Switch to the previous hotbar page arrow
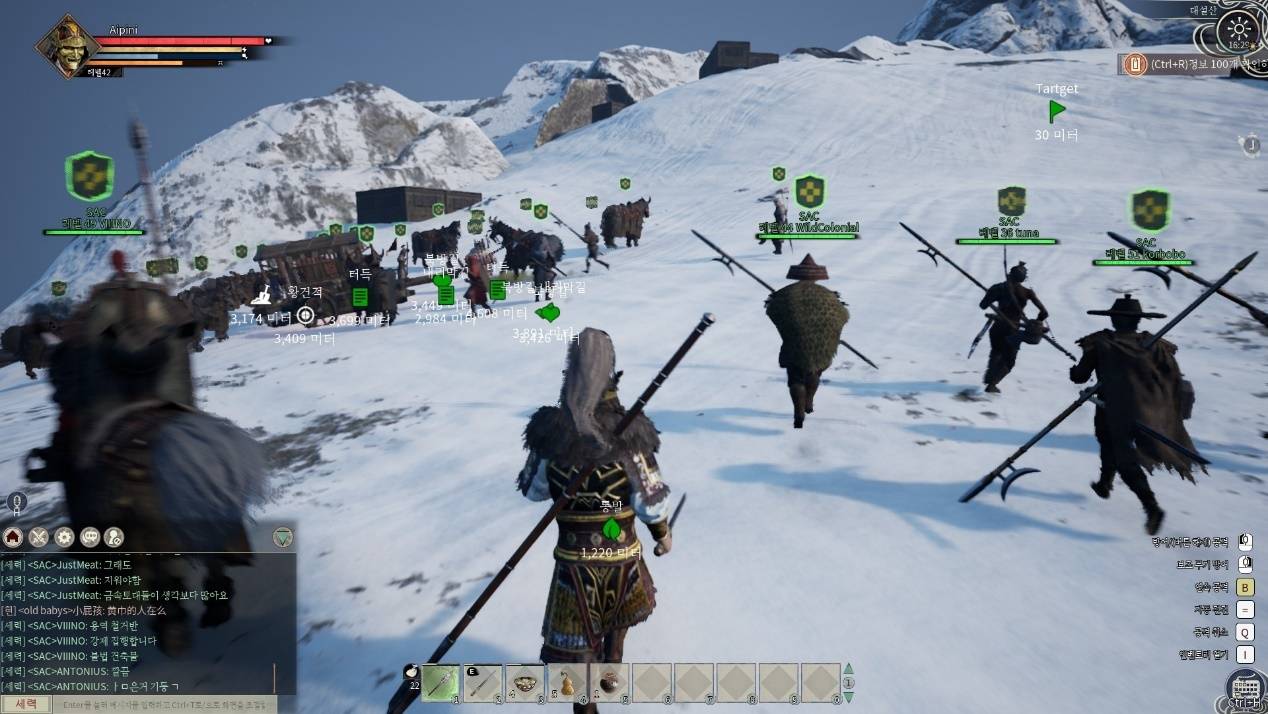This screenshot has width=1268, height=714. point(849,669)
